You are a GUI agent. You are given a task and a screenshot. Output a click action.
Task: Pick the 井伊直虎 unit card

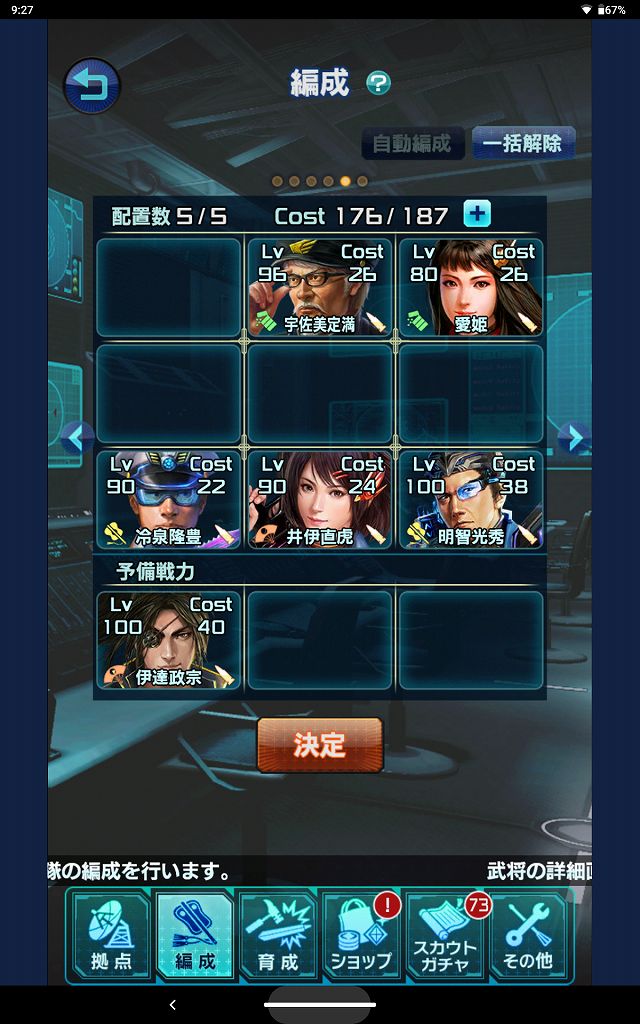point(319,499)
